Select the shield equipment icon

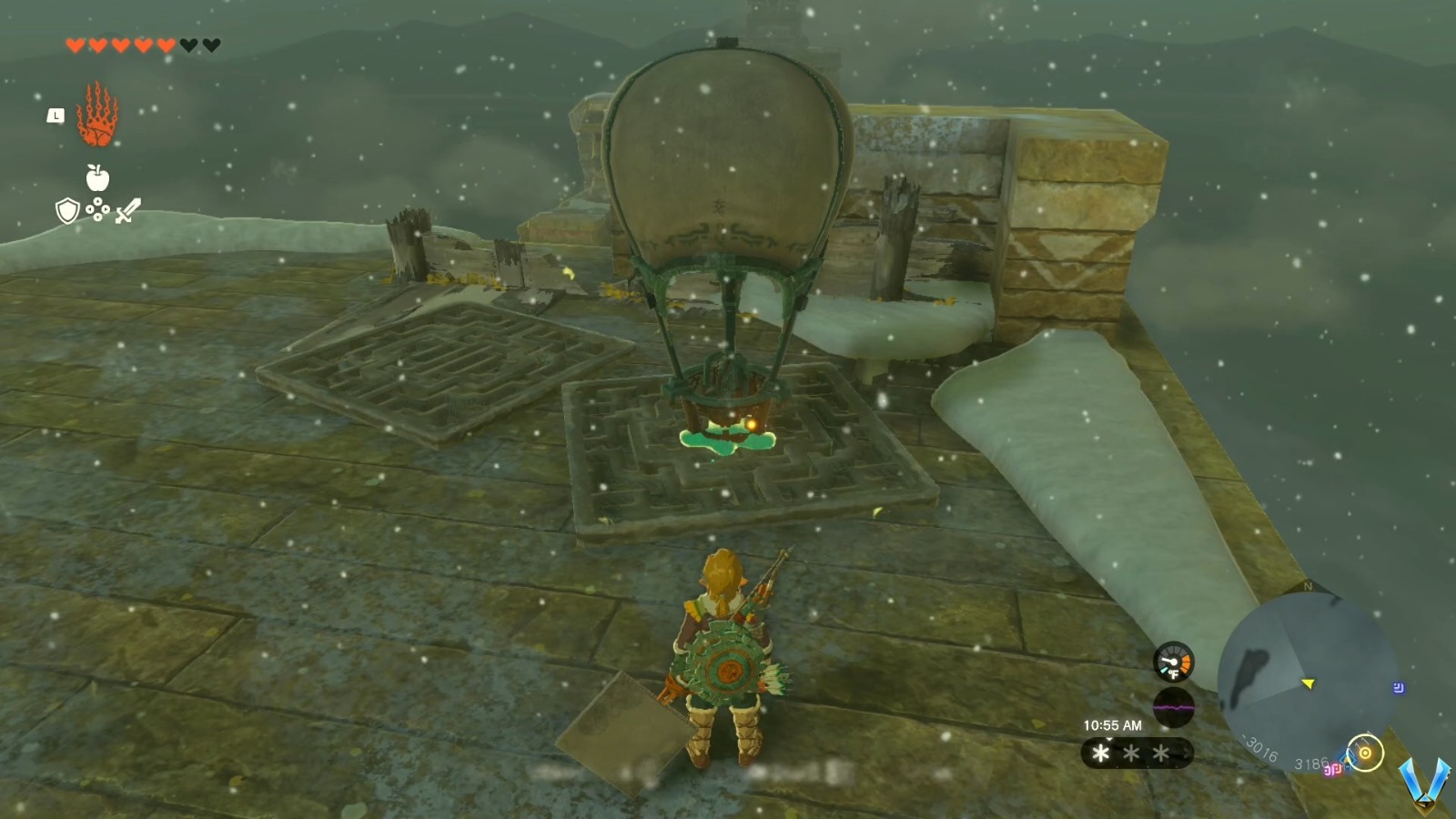[x=66, y=211]
